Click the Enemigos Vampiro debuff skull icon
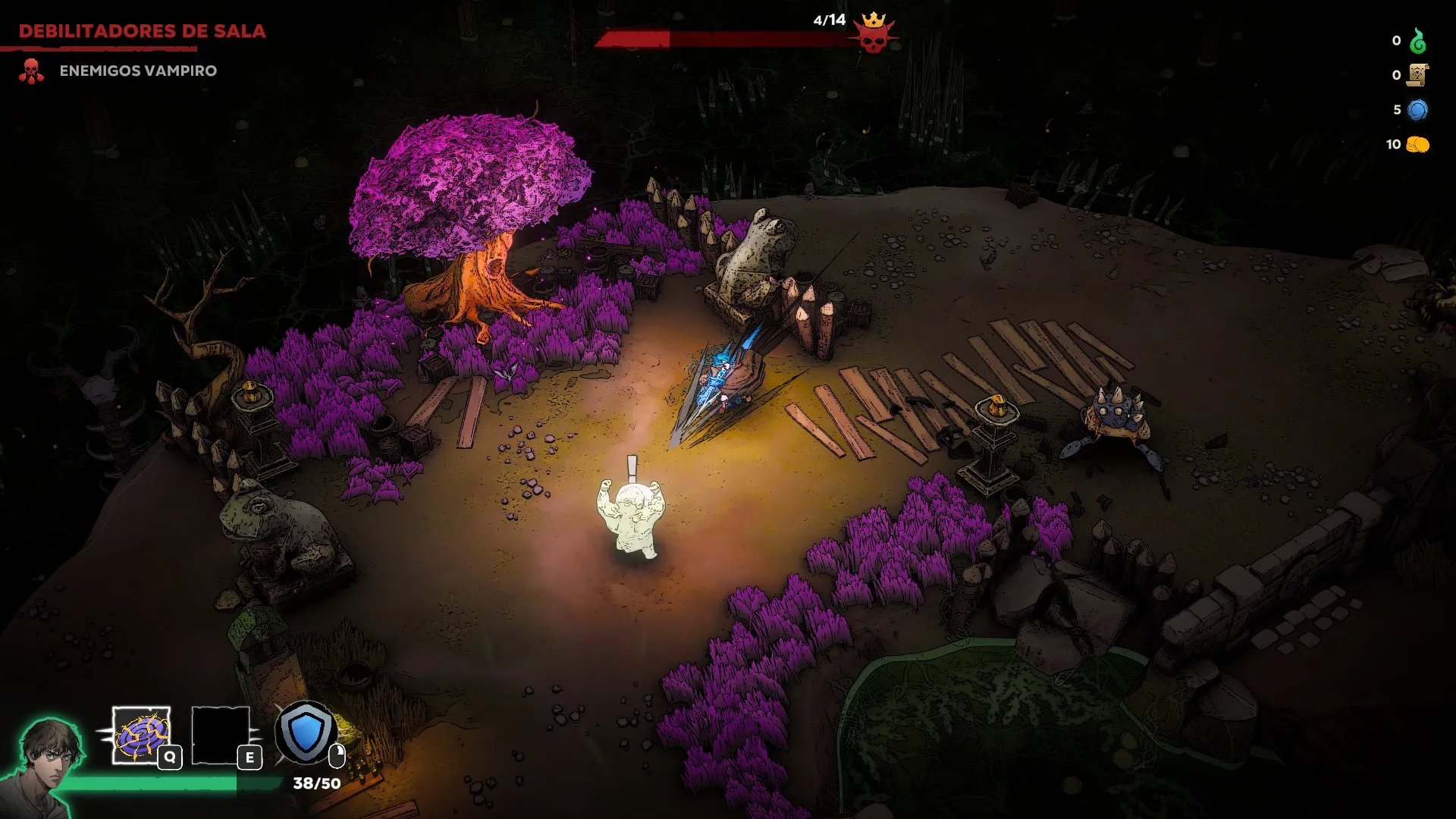 tap(31, 71)
